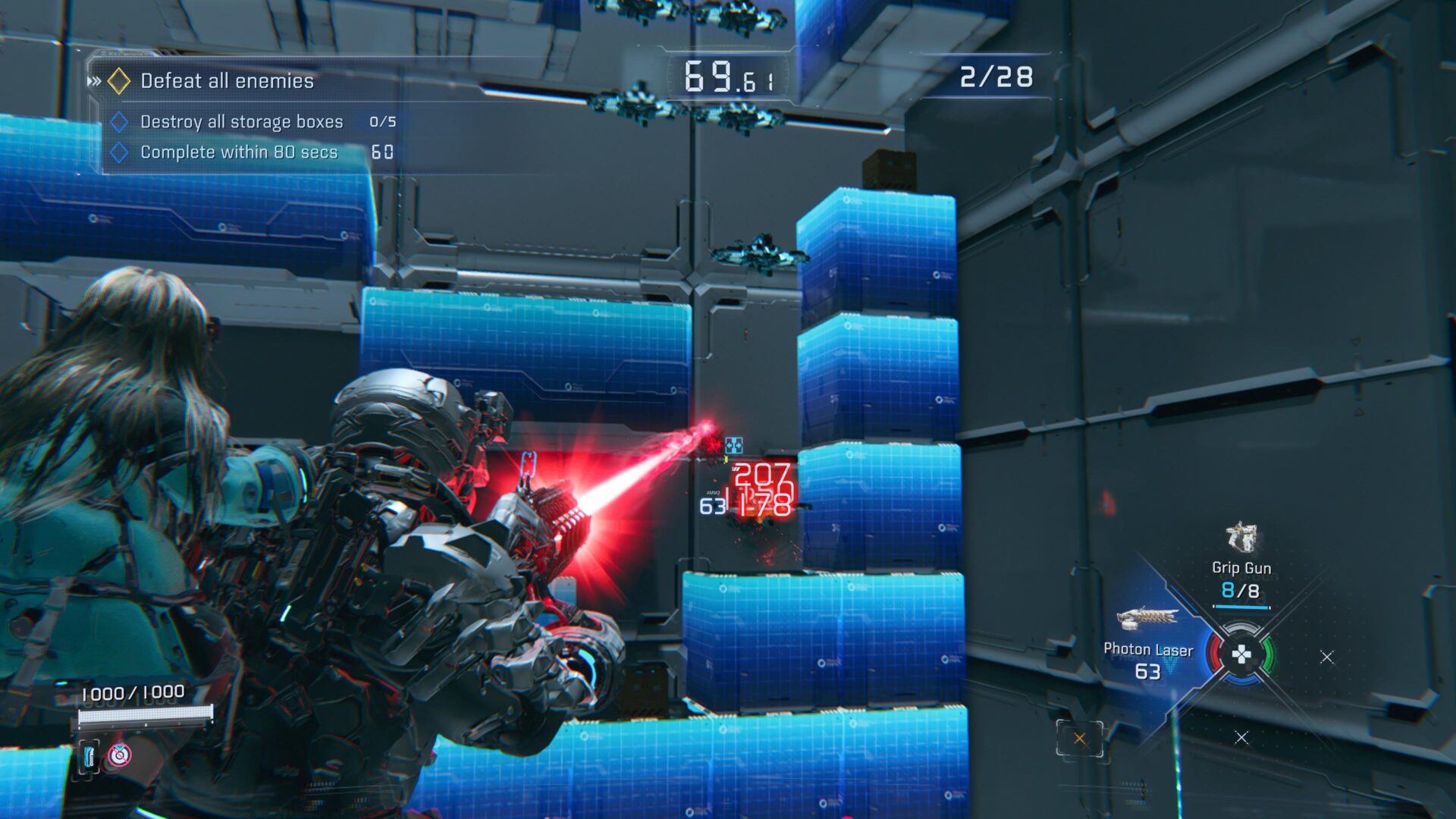1456x819 pixels.
Task: Select the Grip Gun weapon slot
Action: (x=1241, y=566)
